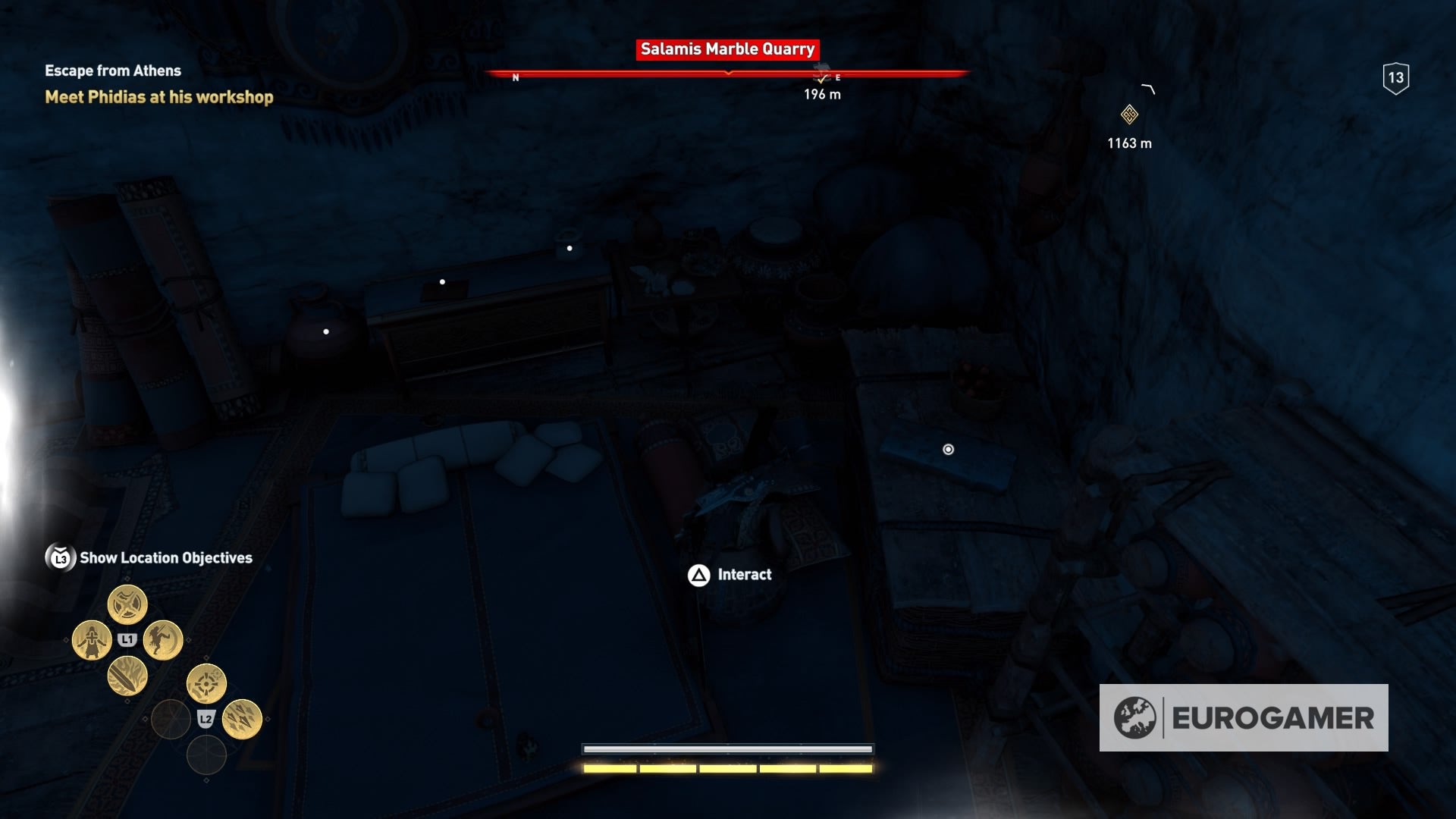
Task: Click the L2 button indicator in the ability wheel
Action: 206,720
